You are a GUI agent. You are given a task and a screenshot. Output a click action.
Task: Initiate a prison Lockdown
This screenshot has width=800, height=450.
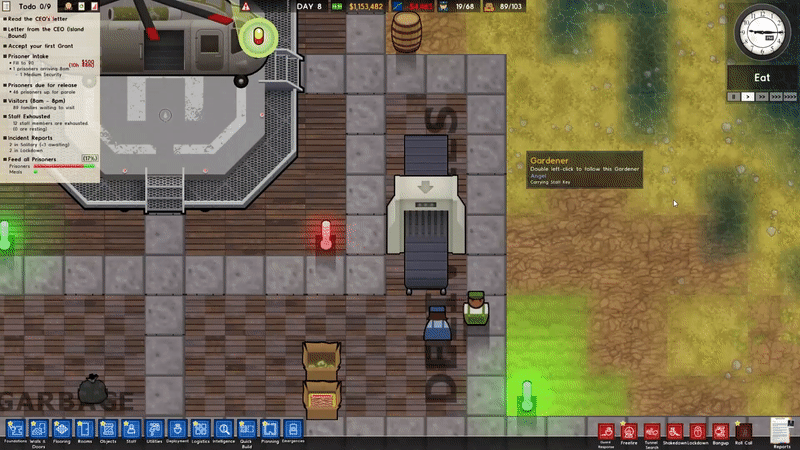(698, 431)
